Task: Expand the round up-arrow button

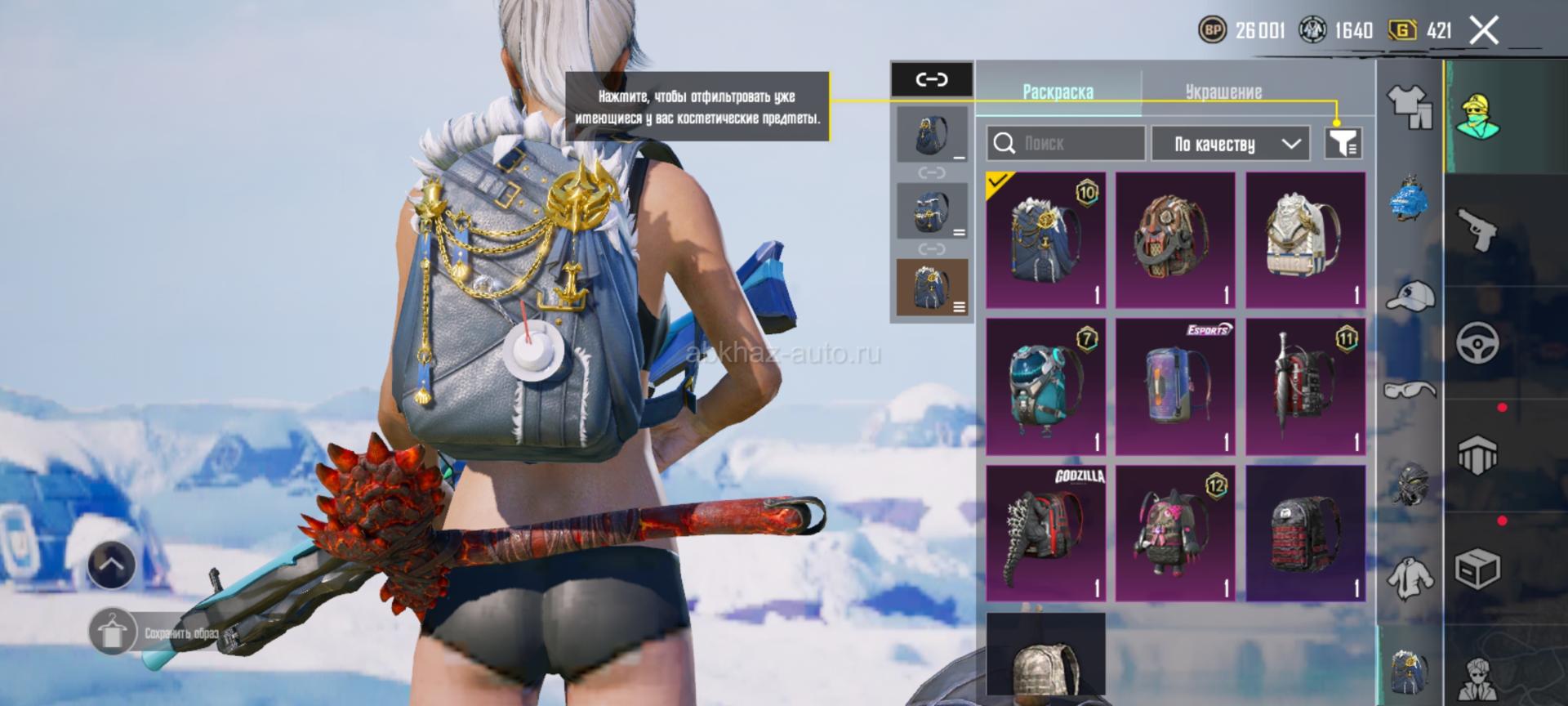Action: (x=111, y=565)
